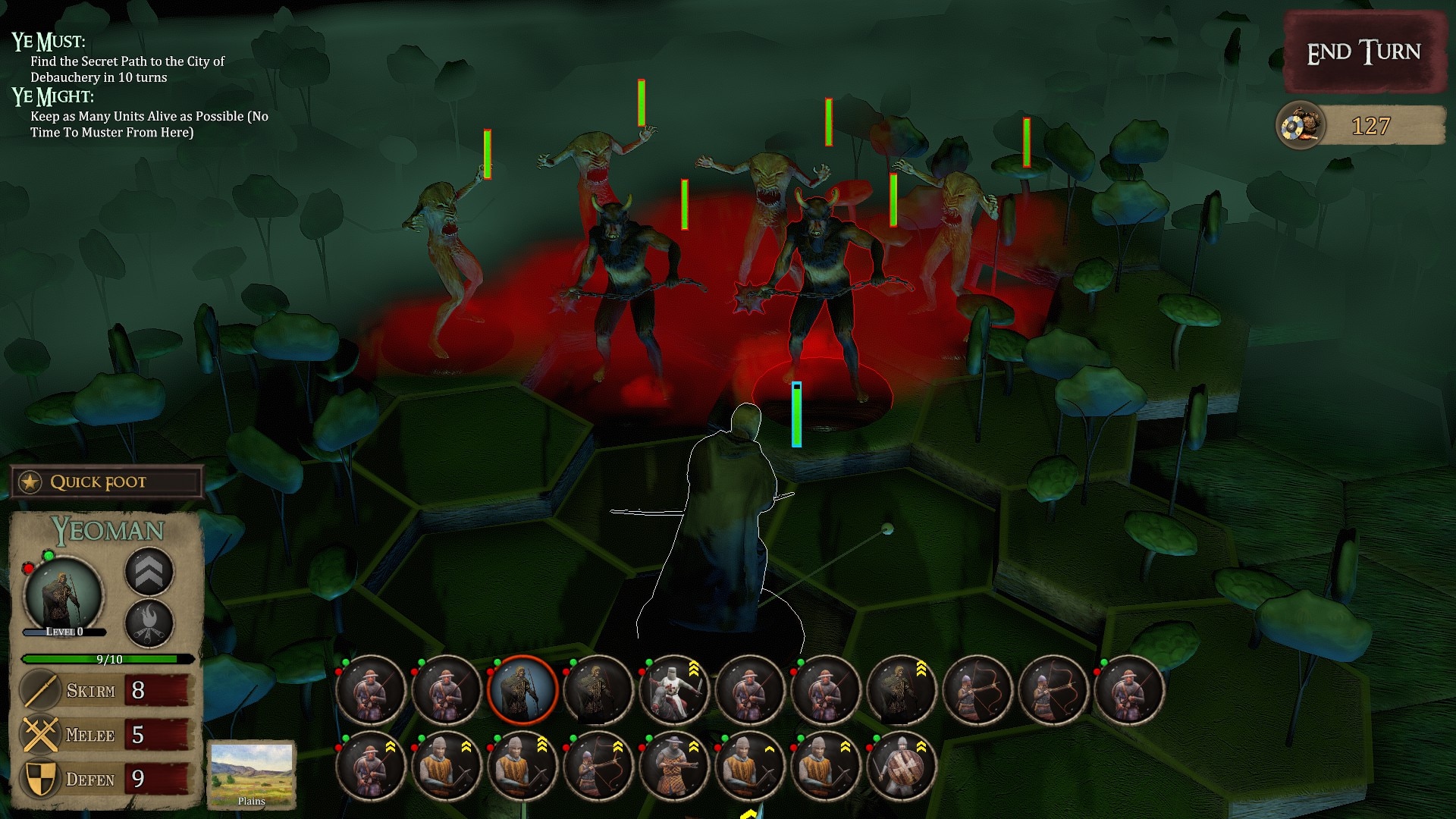
Task: Pick the brimmed-hat crossbowman unit
Action: click(x=673, y=766)
